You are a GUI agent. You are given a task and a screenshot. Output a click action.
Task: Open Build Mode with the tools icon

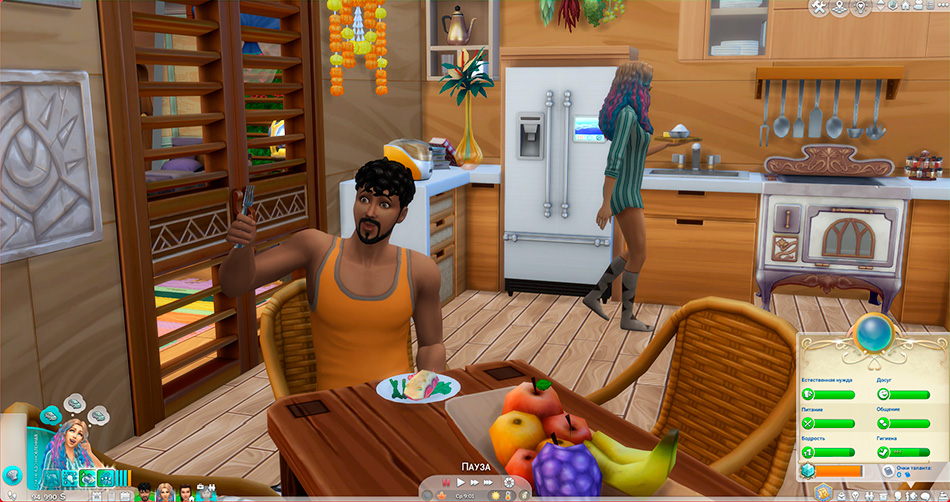[819, 8]
